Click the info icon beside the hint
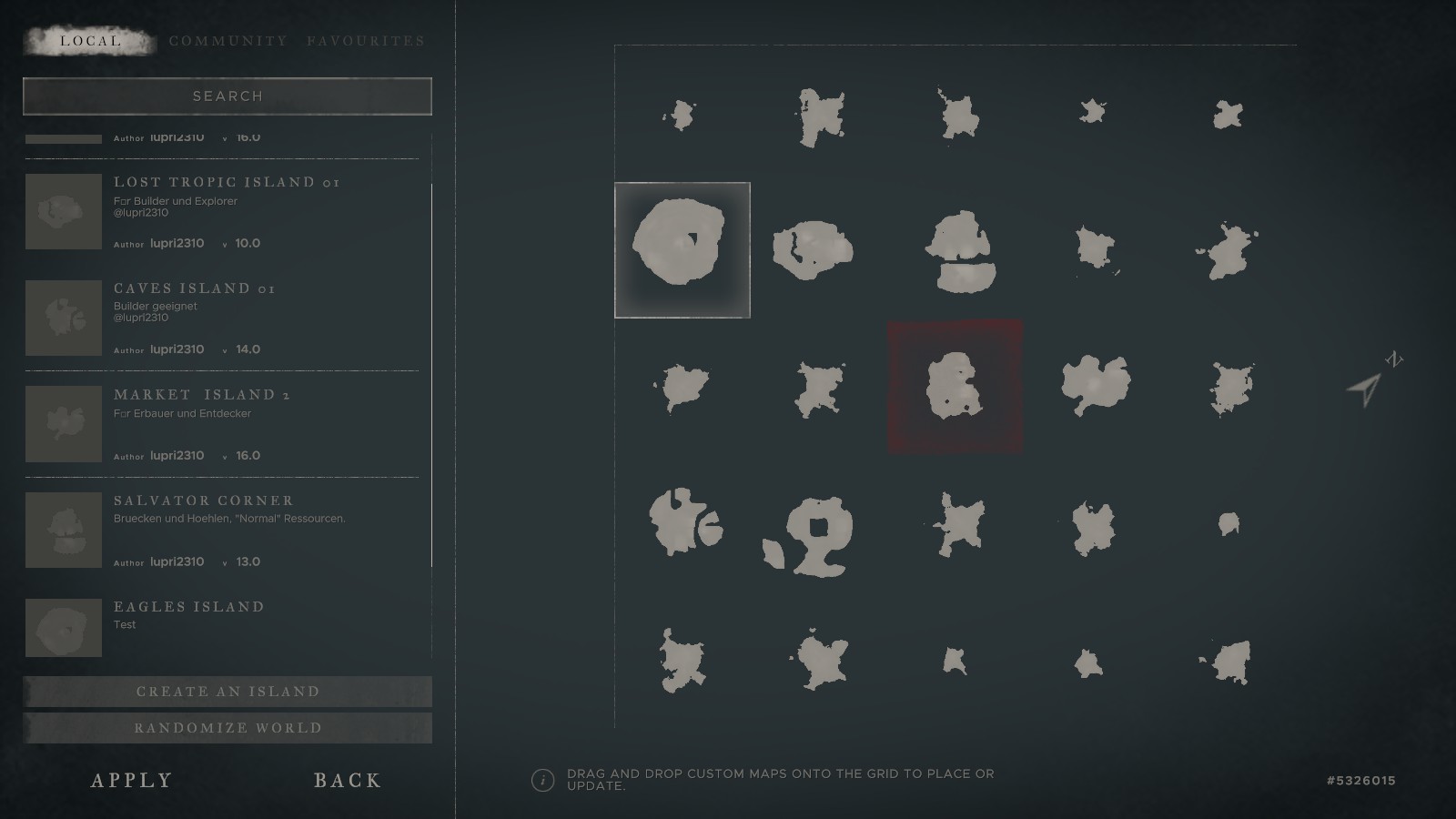Screen dimensions: 1456x819 [x=542, y=780]
